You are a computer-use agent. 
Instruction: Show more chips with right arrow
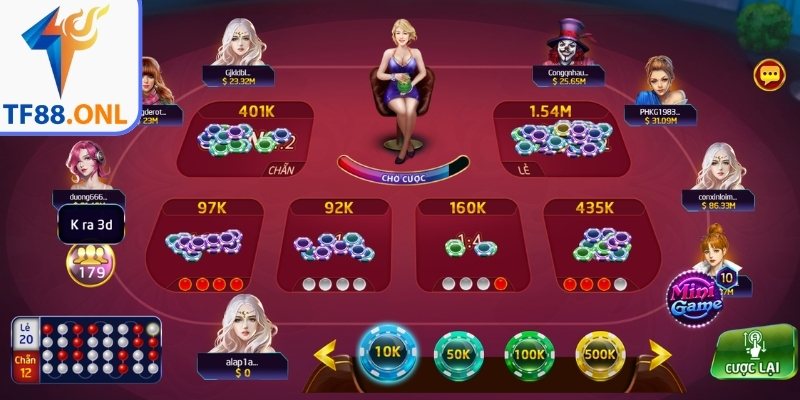coord(661,353)
